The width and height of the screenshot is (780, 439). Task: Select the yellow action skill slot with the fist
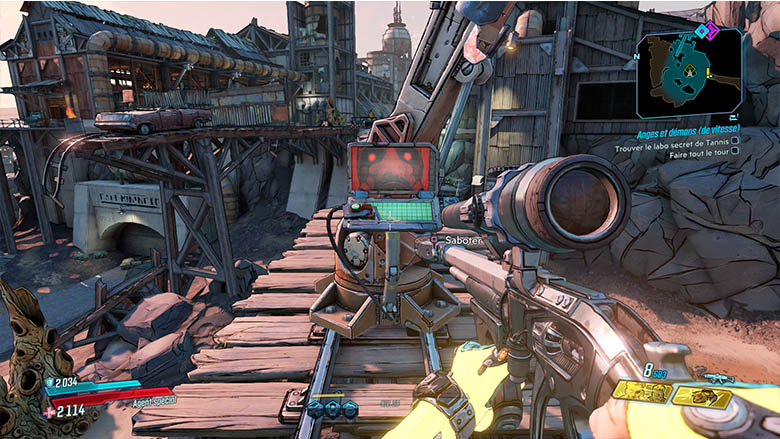[702, 397]
